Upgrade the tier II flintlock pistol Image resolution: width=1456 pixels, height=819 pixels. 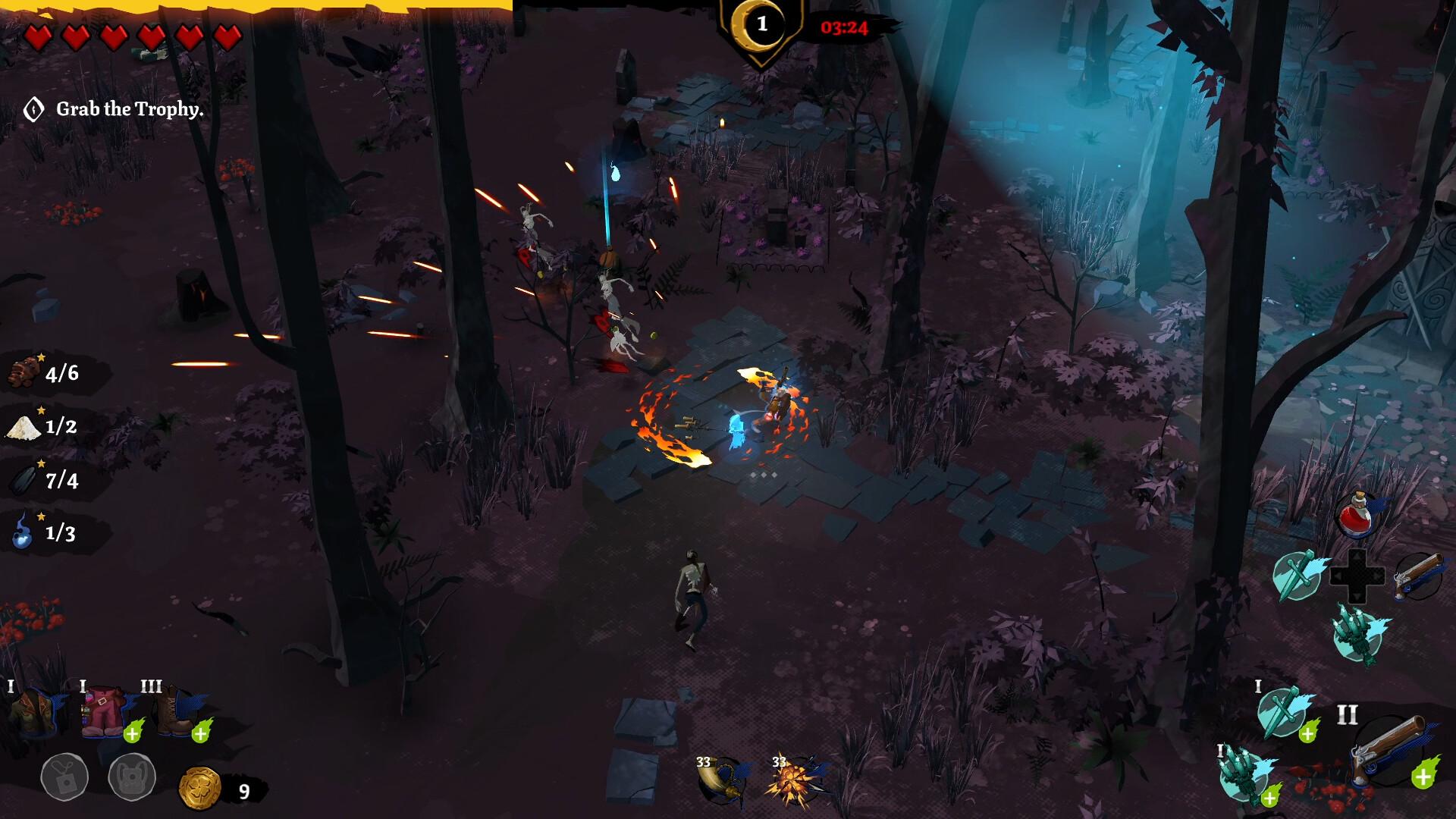pos(1423,777)
